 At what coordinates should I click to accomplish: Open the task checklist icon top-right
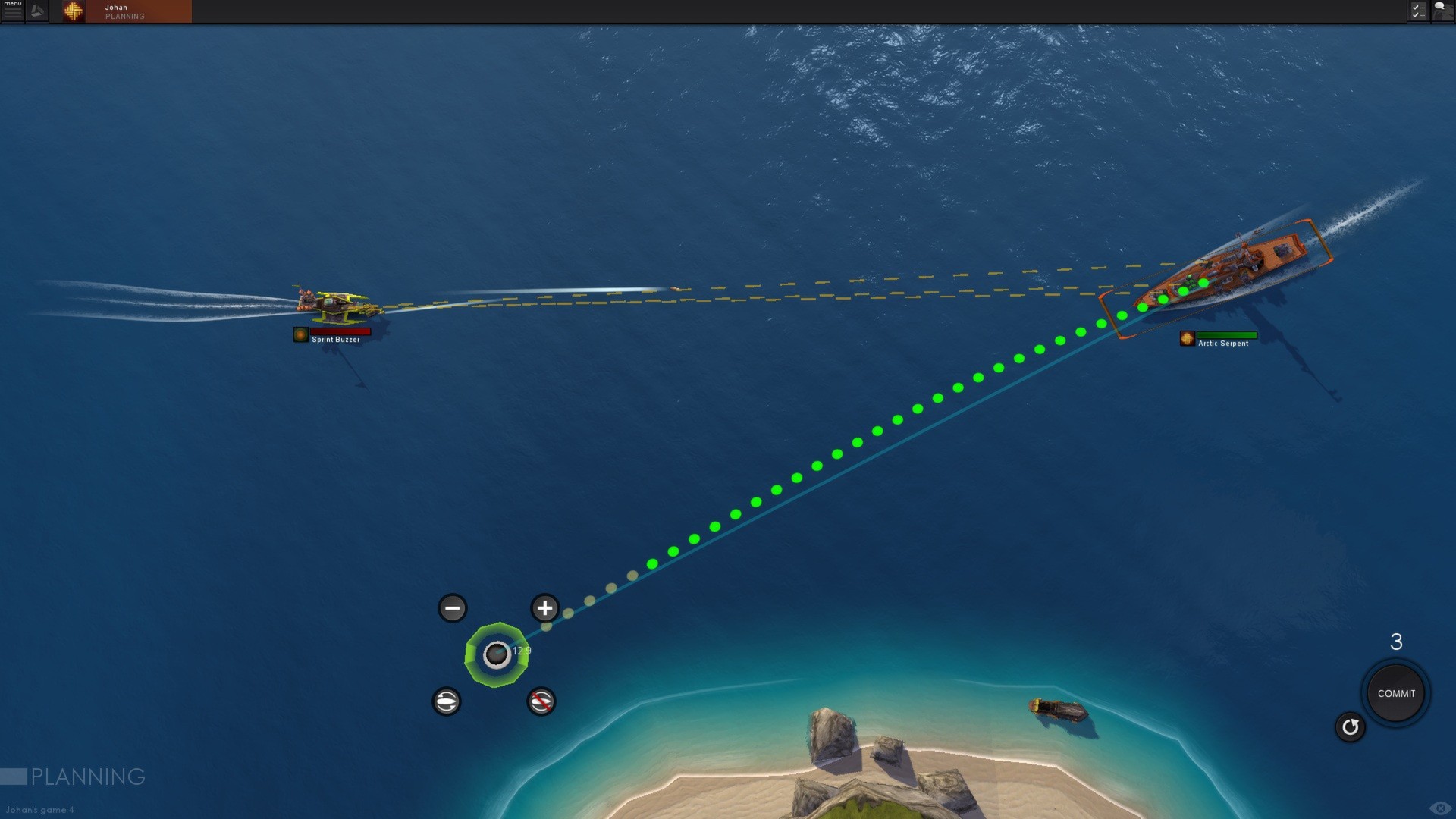coord(1417,11)
